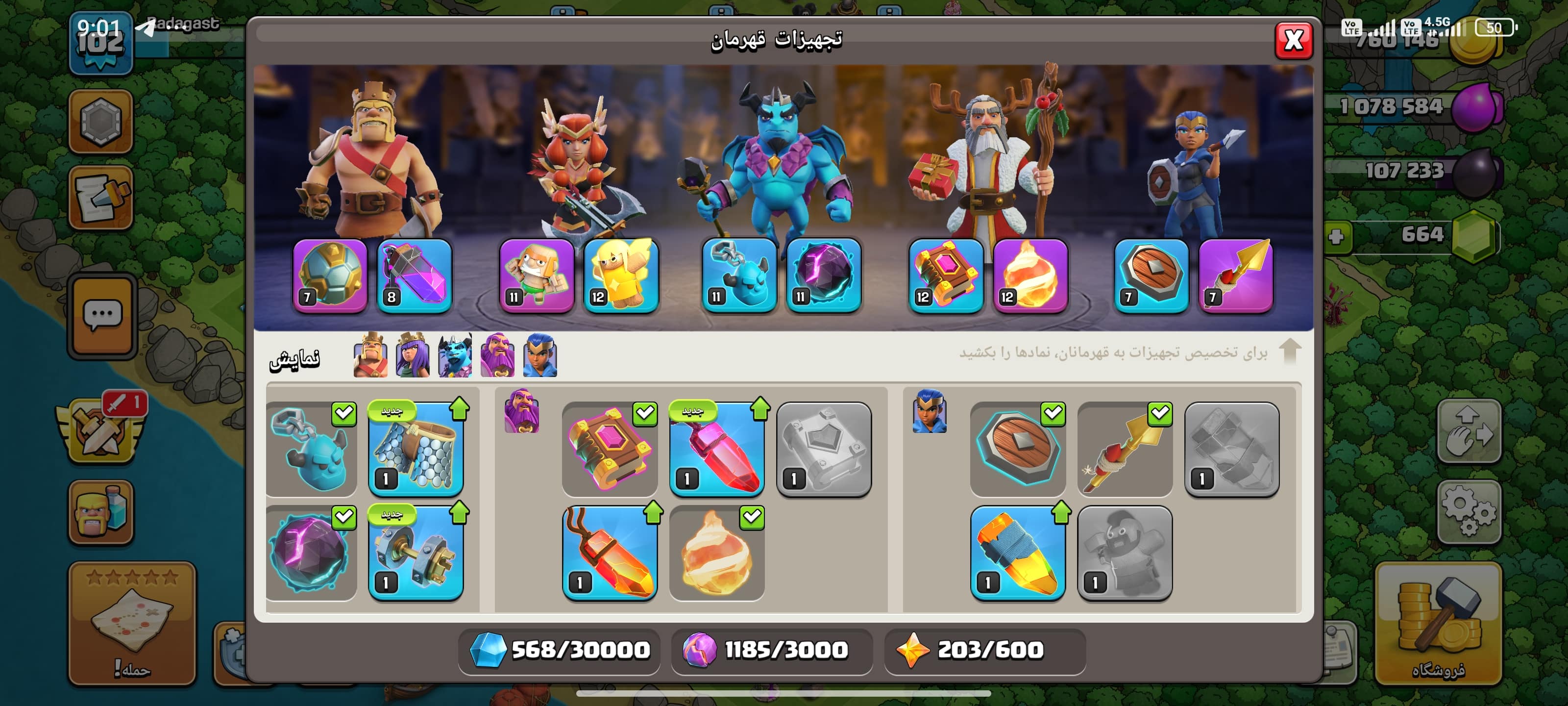Image resolution: width=1568 pixels, height=706 pixels.
Task: Select the Henchmen Puppet equipped slot
Action: 739,276
